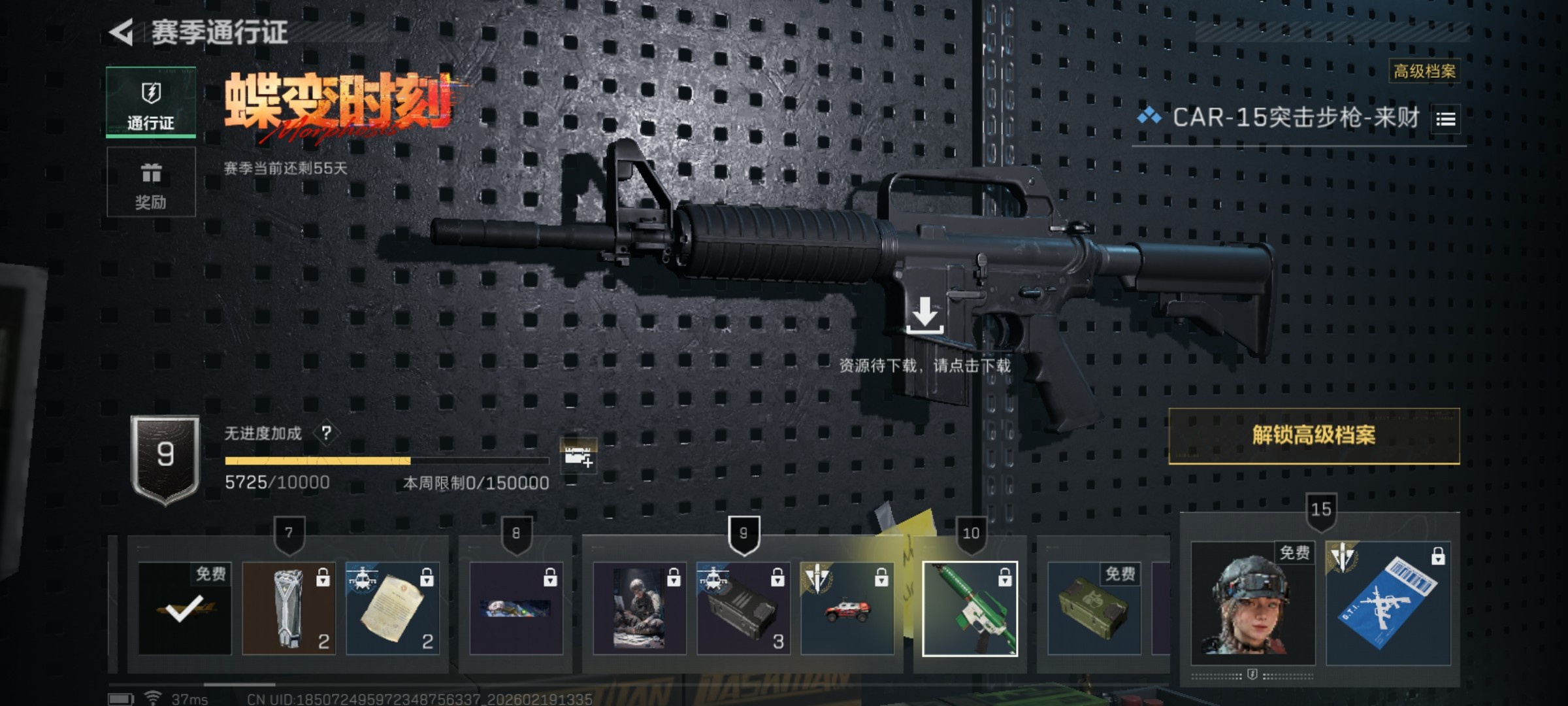This screenshot has width=1568, height=706.
Task: Open the 奖励 rewards tab
Action: click(151, 182)
